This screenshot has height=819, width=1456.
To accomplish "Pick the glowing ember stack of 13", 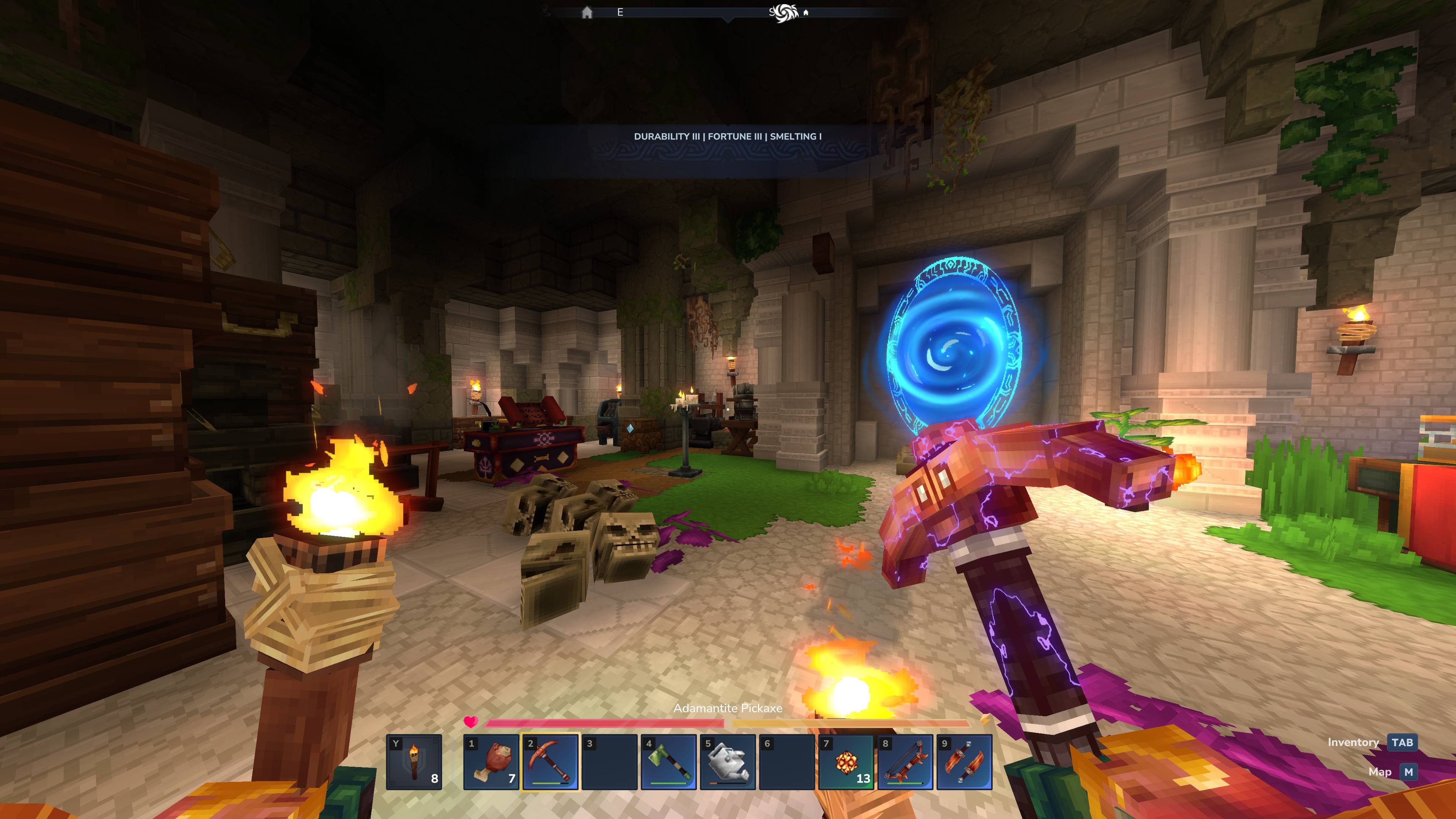I will coord(846,761).
